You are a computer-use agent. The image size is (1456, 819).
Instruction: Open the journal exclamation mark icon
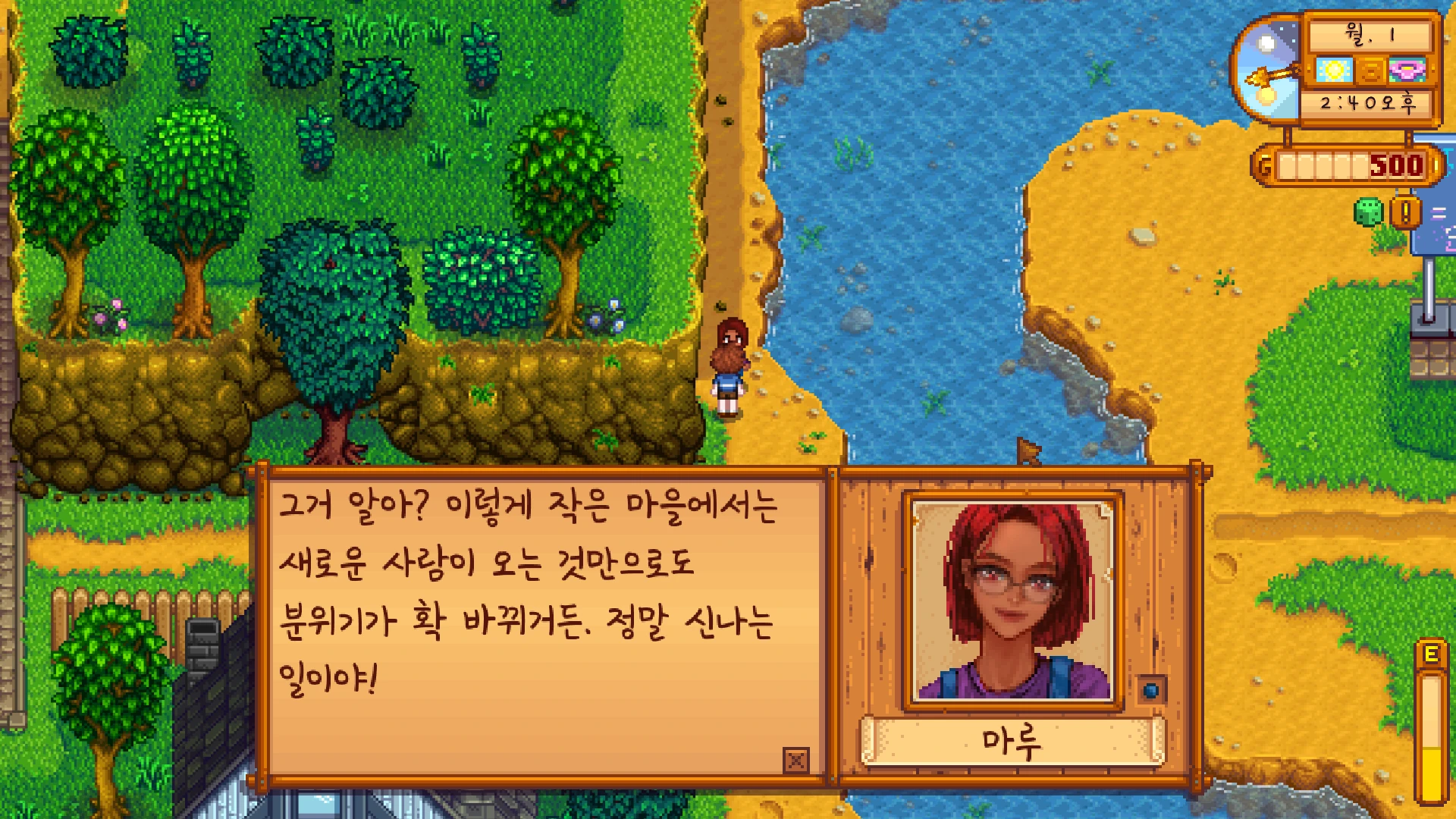[1405, 212]
